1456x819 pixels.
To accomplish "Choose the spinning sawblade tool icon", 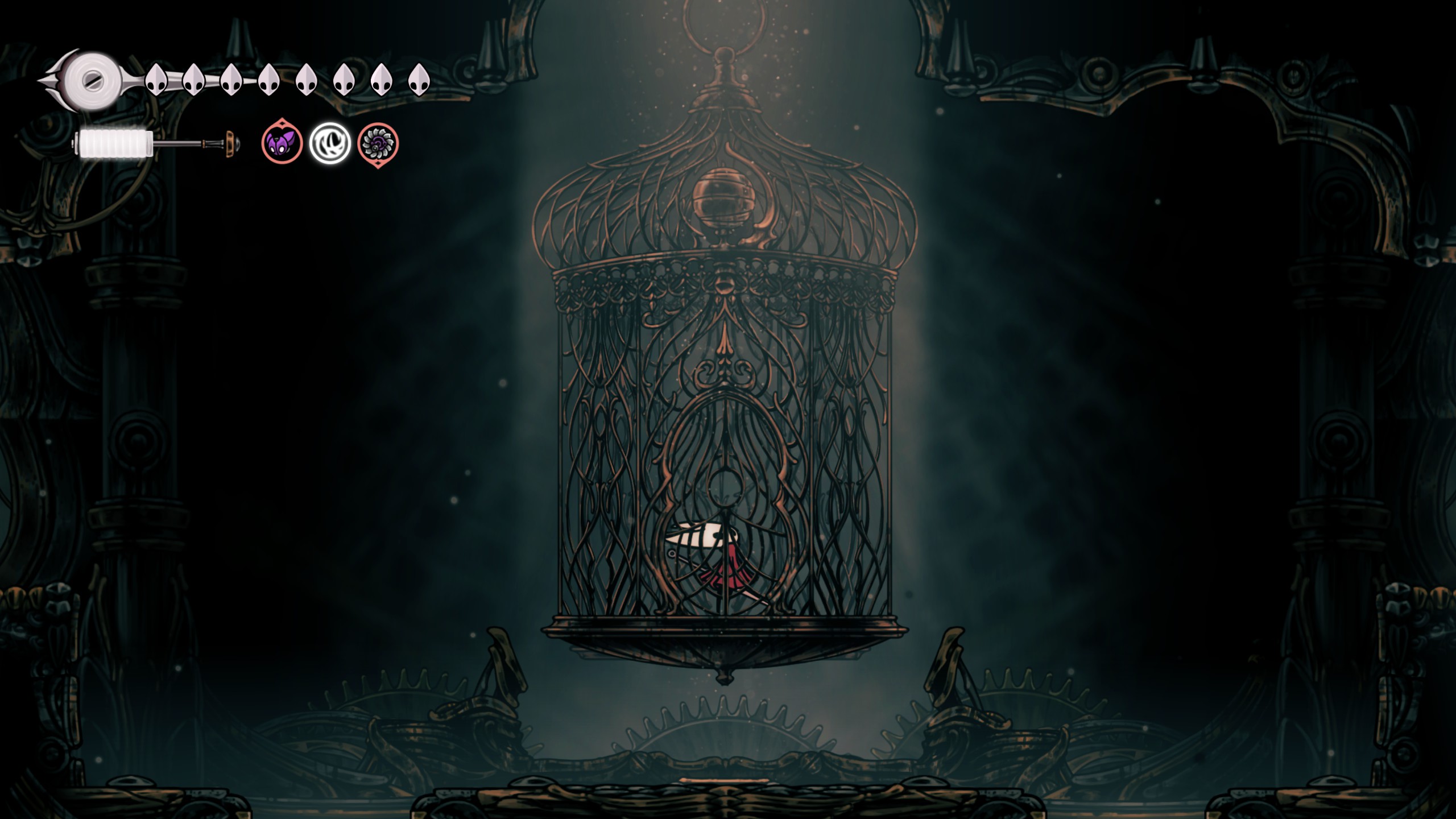I will pyautogui.click(x=378, y=143).
